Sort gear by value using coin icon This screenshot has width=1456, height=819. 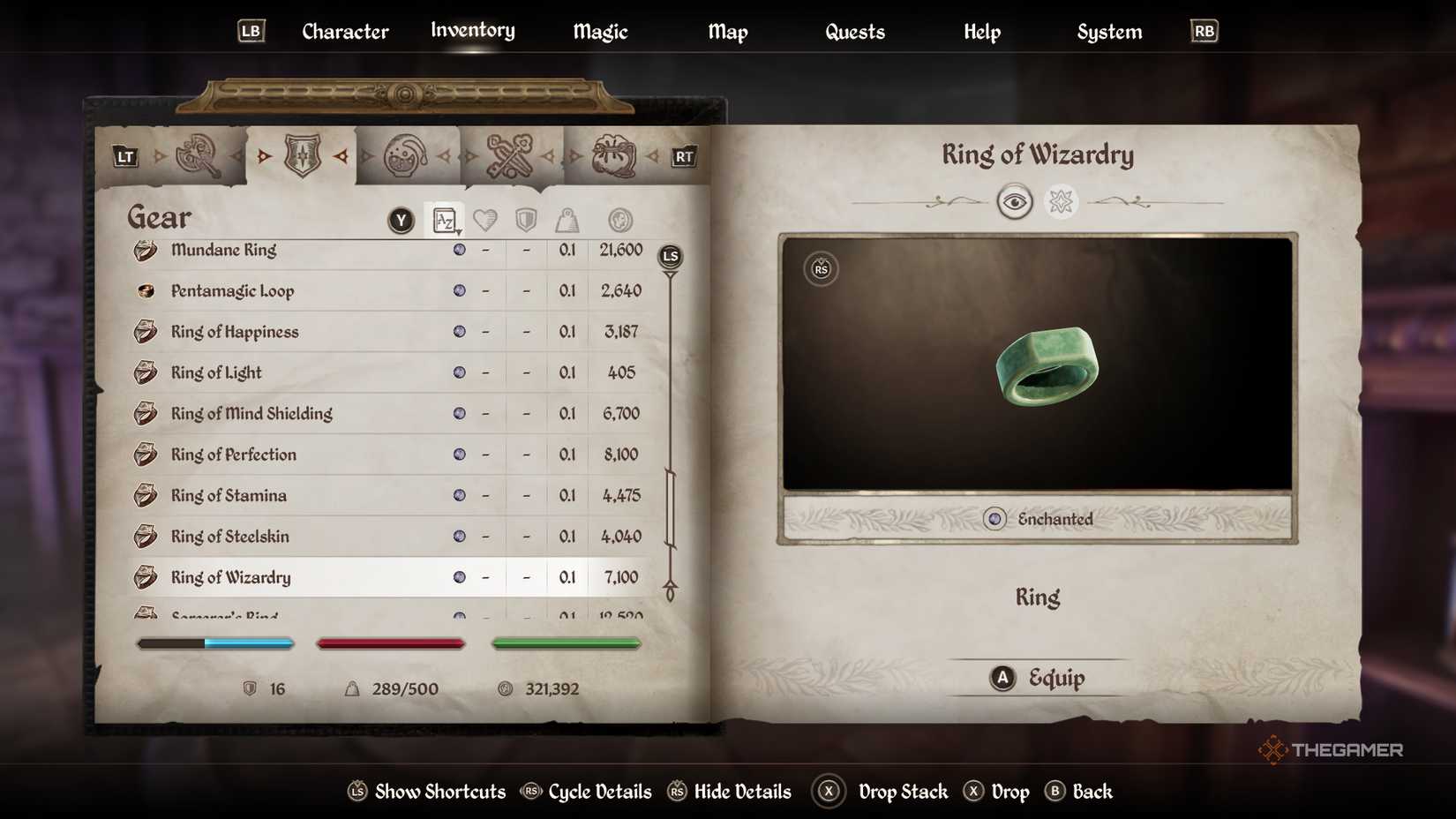click(x=619, y=220)
